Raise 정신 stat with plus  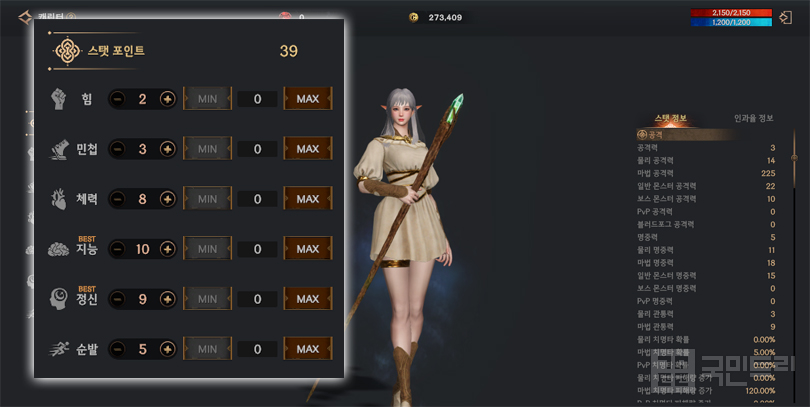[x=167, y=299]
